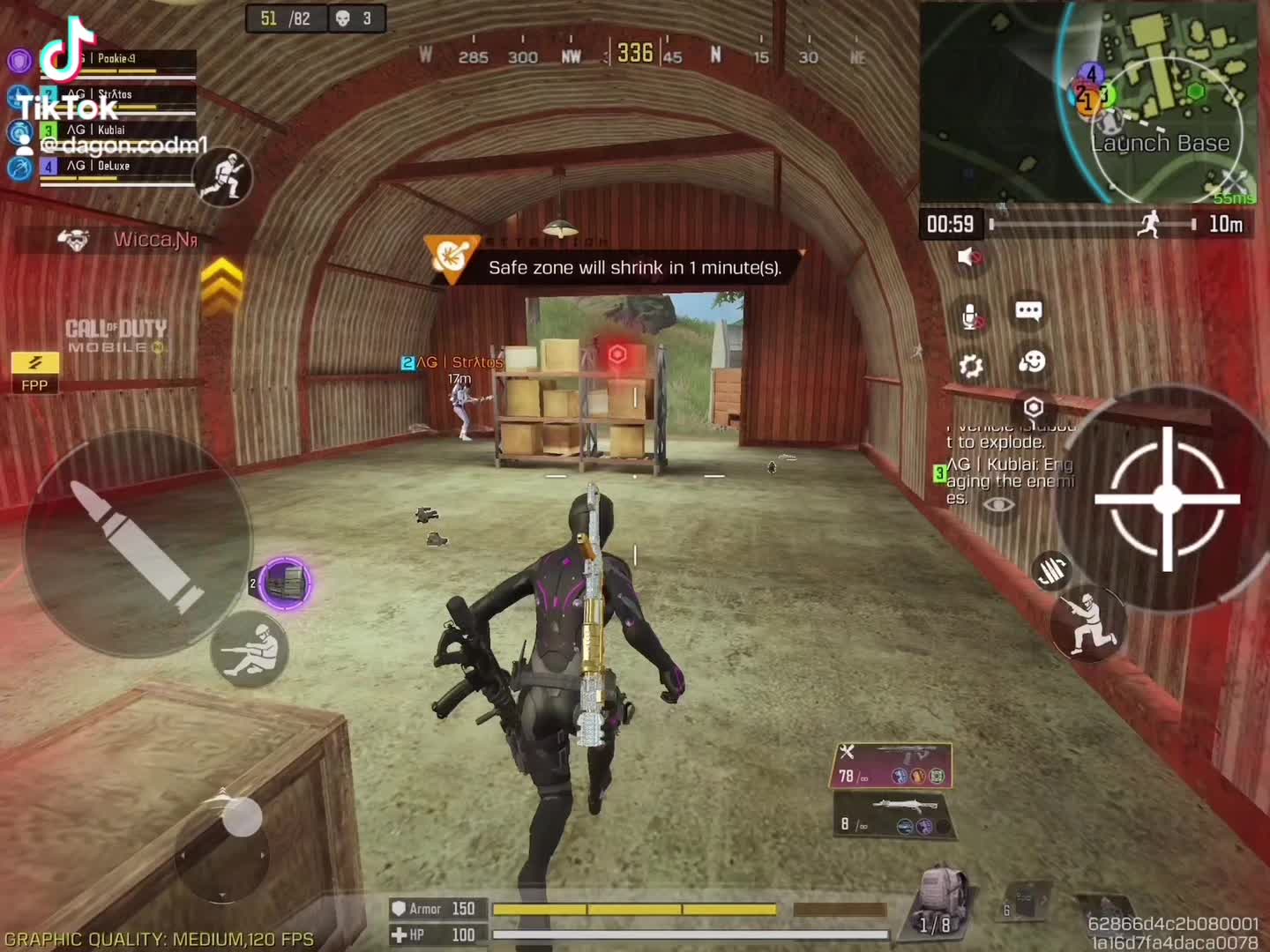
Task: Switch to FPP camera view
Action: click(34, 372)
